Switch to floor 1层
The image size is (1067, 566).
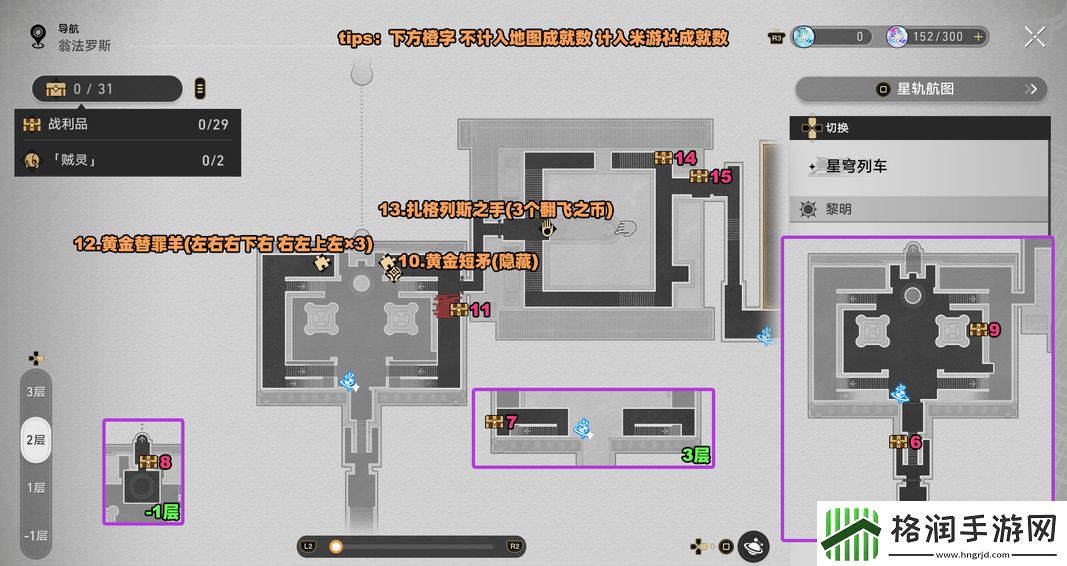point(36,487)
